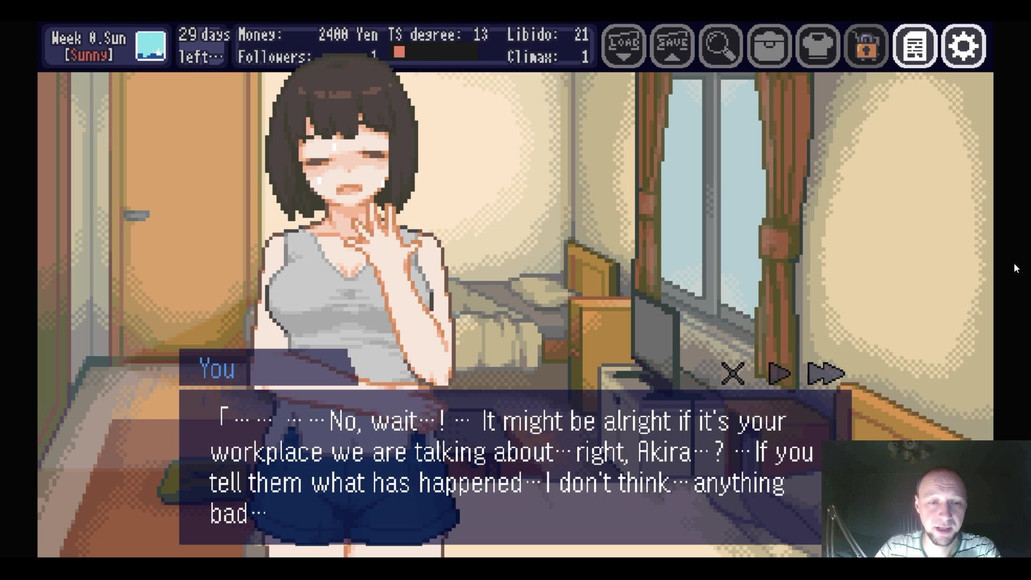Click the magnifying glass icon
Screen dimensions: 1031x580
(720, 46)
